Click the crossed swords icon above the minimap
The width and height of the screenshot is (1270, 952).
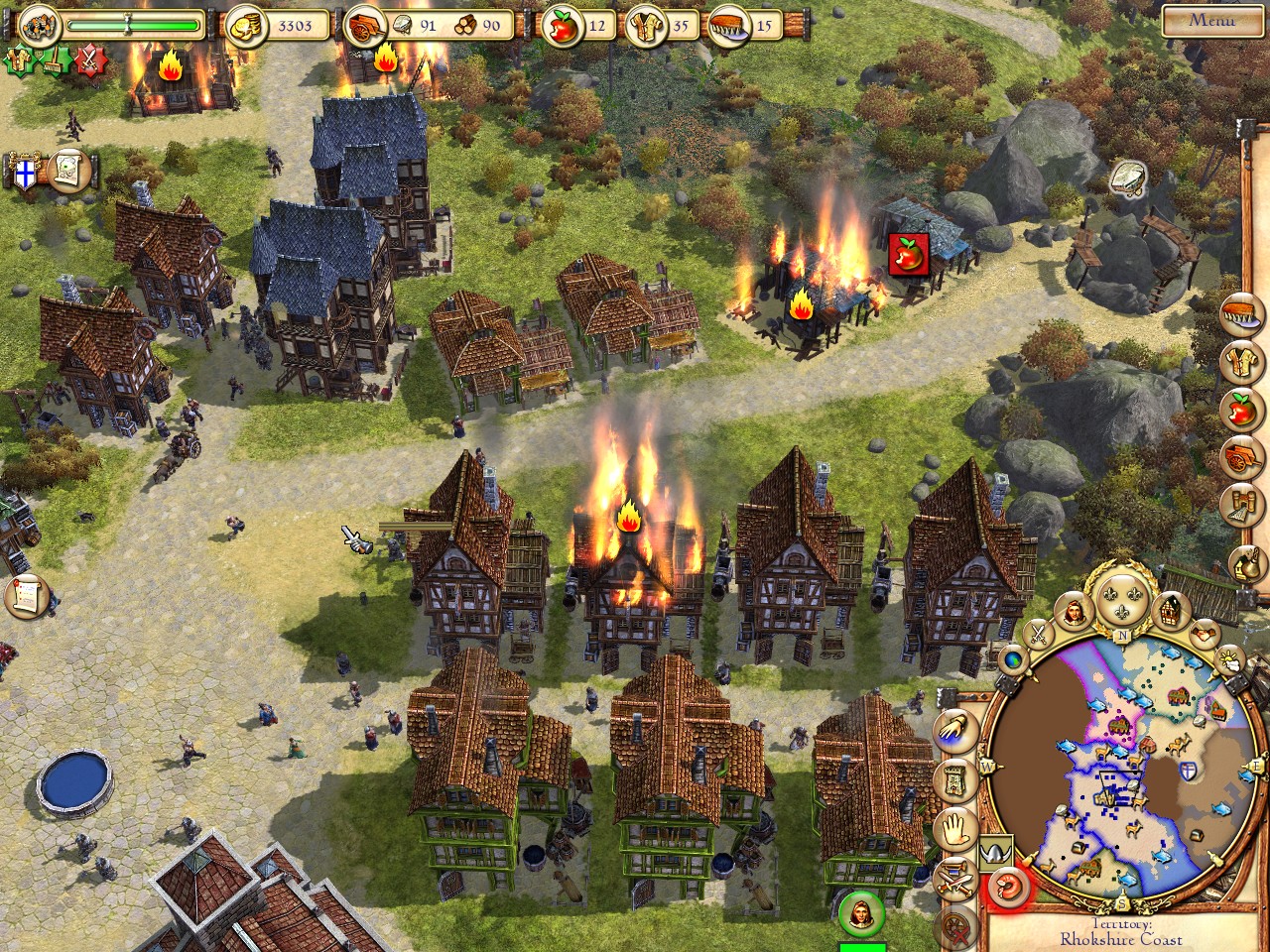(x=1038, y=632)
